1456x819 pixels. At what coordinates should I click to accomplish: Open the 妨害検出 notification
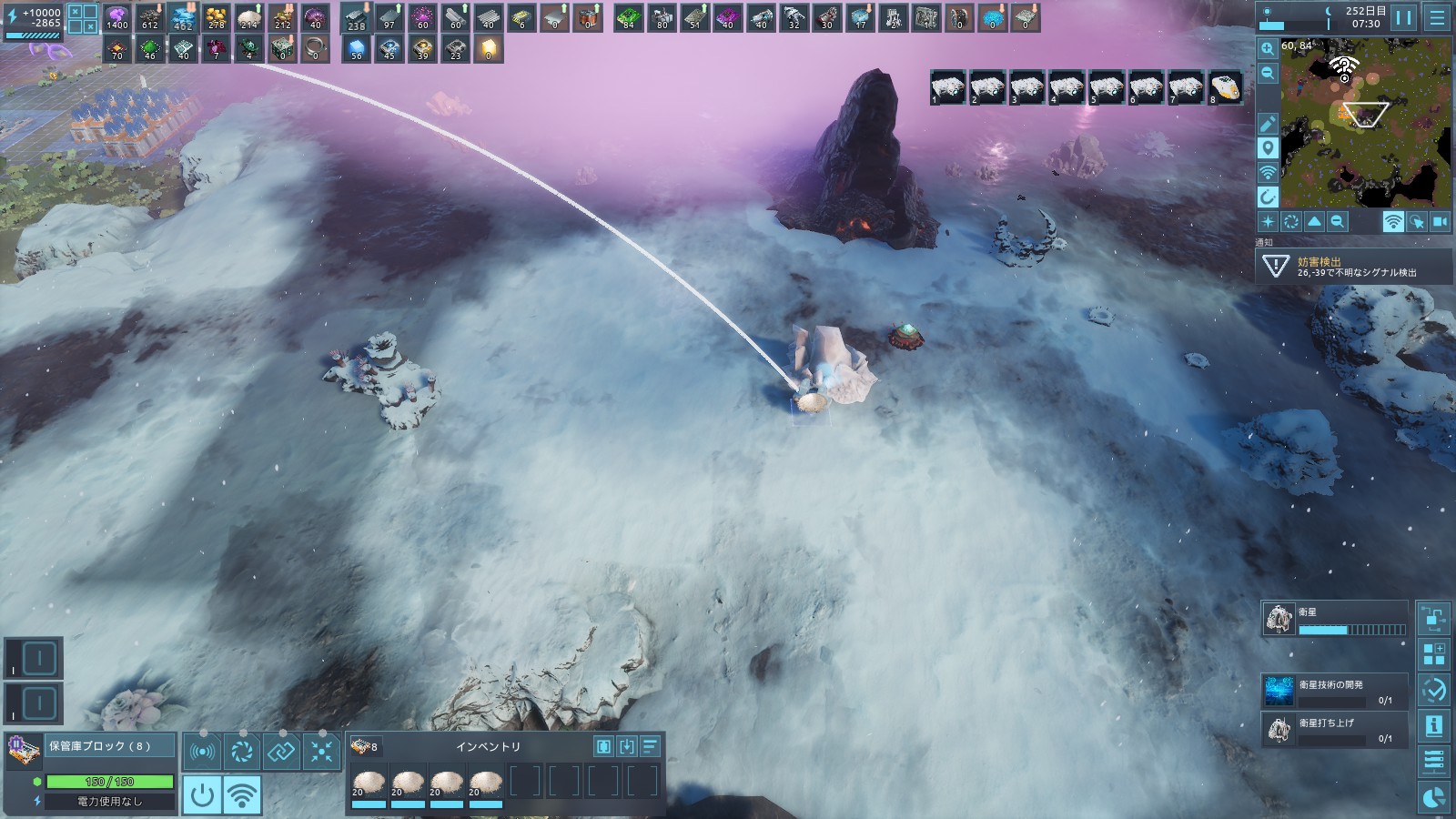1346,267
